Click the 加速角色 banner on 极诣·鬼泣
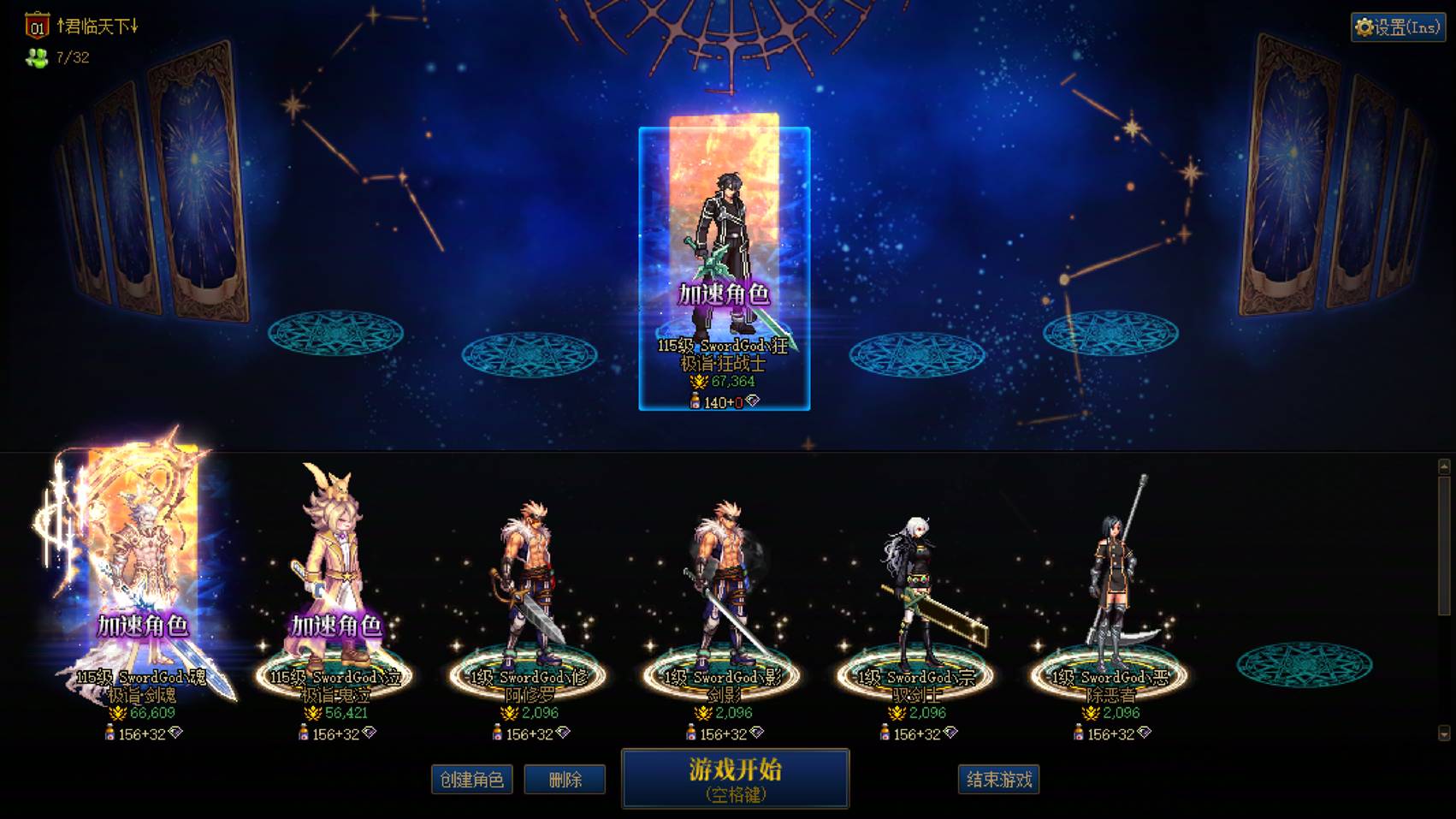 point(338,626)
